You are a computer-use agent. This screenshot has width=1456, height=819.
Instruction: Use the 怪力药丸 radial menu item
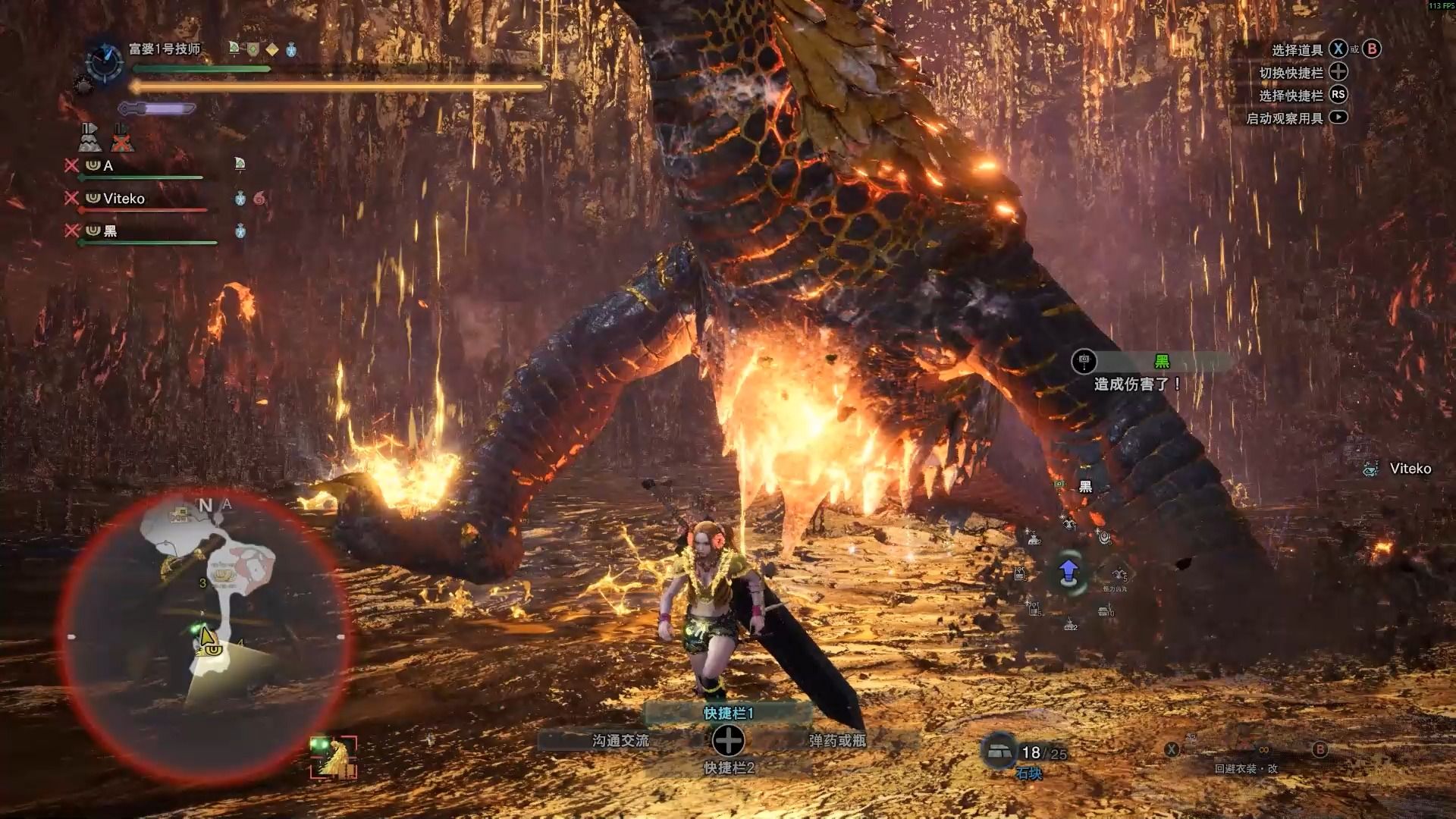[1119, 574]
